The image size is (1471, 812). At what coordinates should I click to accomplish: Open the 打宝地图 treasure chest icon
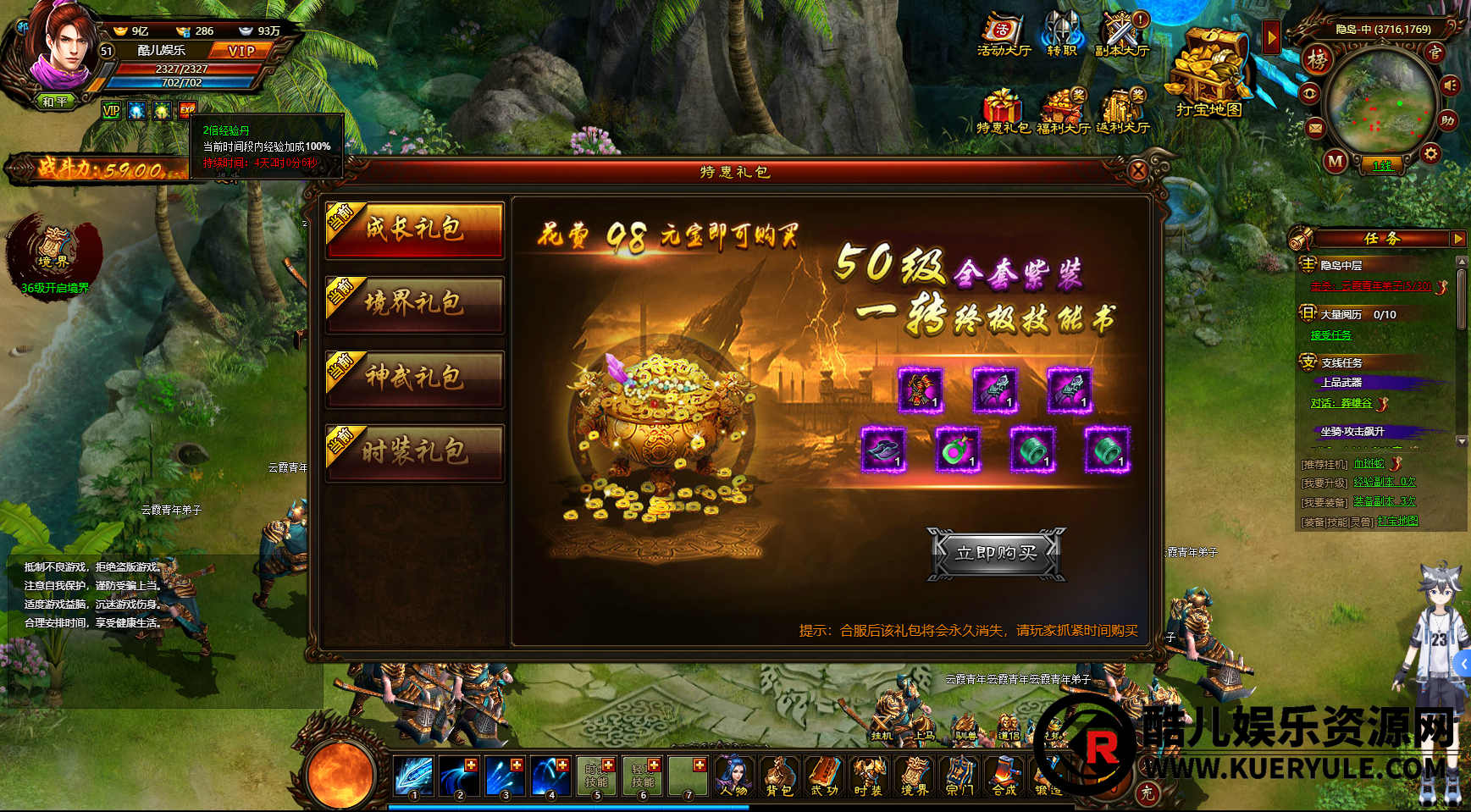(x=1208, y=70)
